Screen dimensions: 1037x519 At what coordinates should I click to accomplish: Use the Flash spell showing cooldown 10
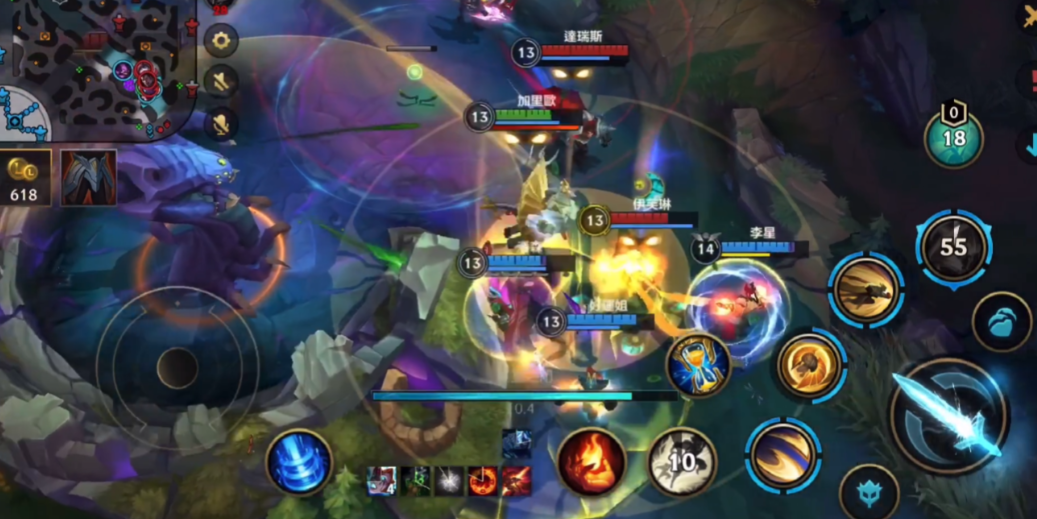(x=681, y=462)
